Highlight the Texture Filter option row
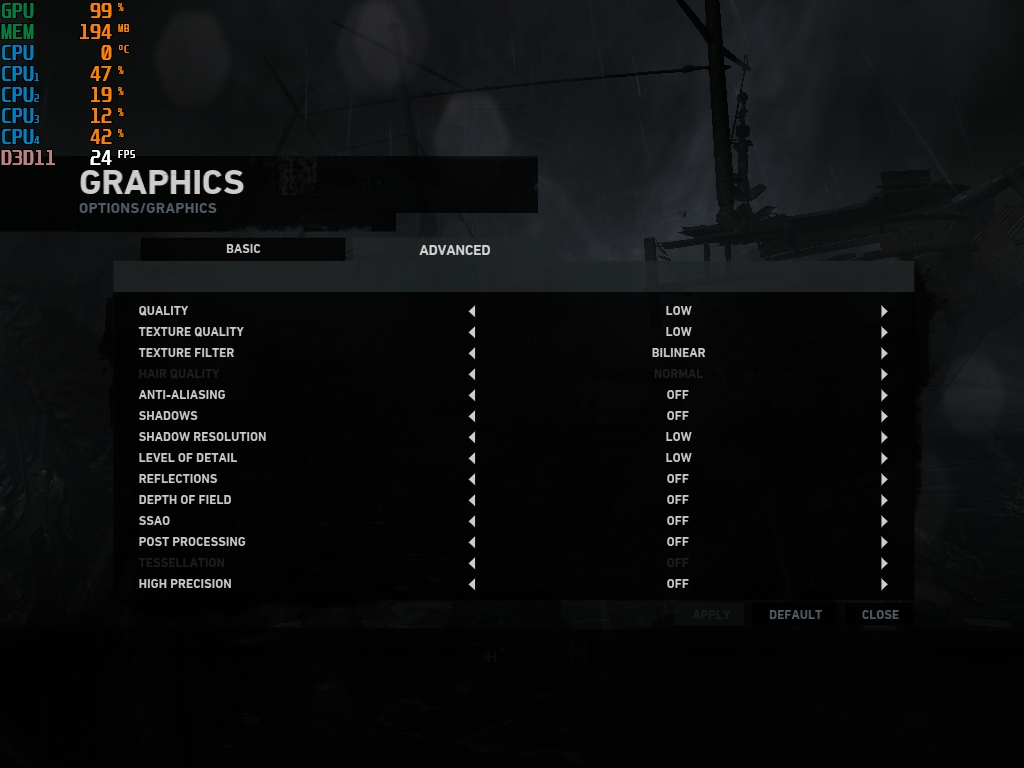 pyautogui.click(x=187, y=353)
